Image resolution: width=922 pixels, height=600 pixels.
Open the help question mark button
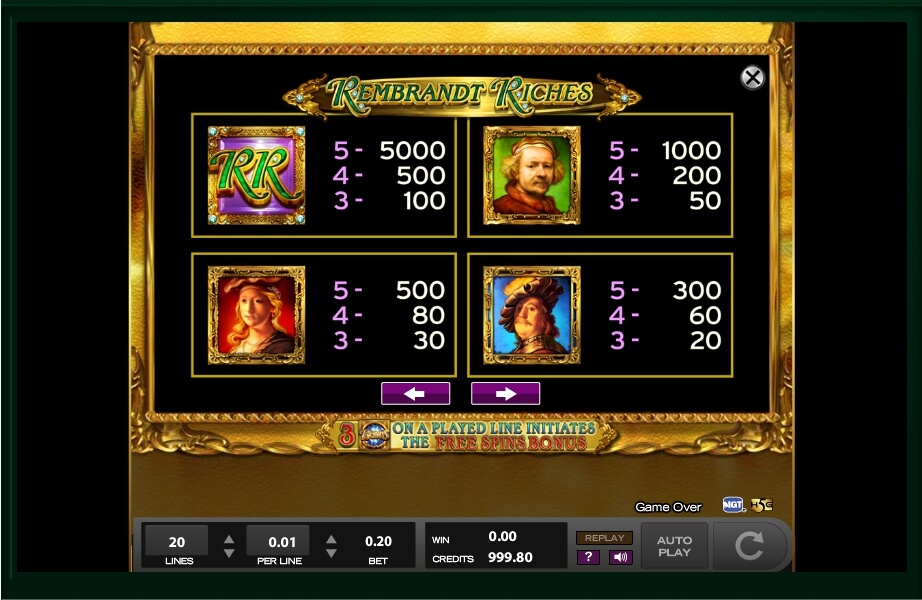point(588,557)
